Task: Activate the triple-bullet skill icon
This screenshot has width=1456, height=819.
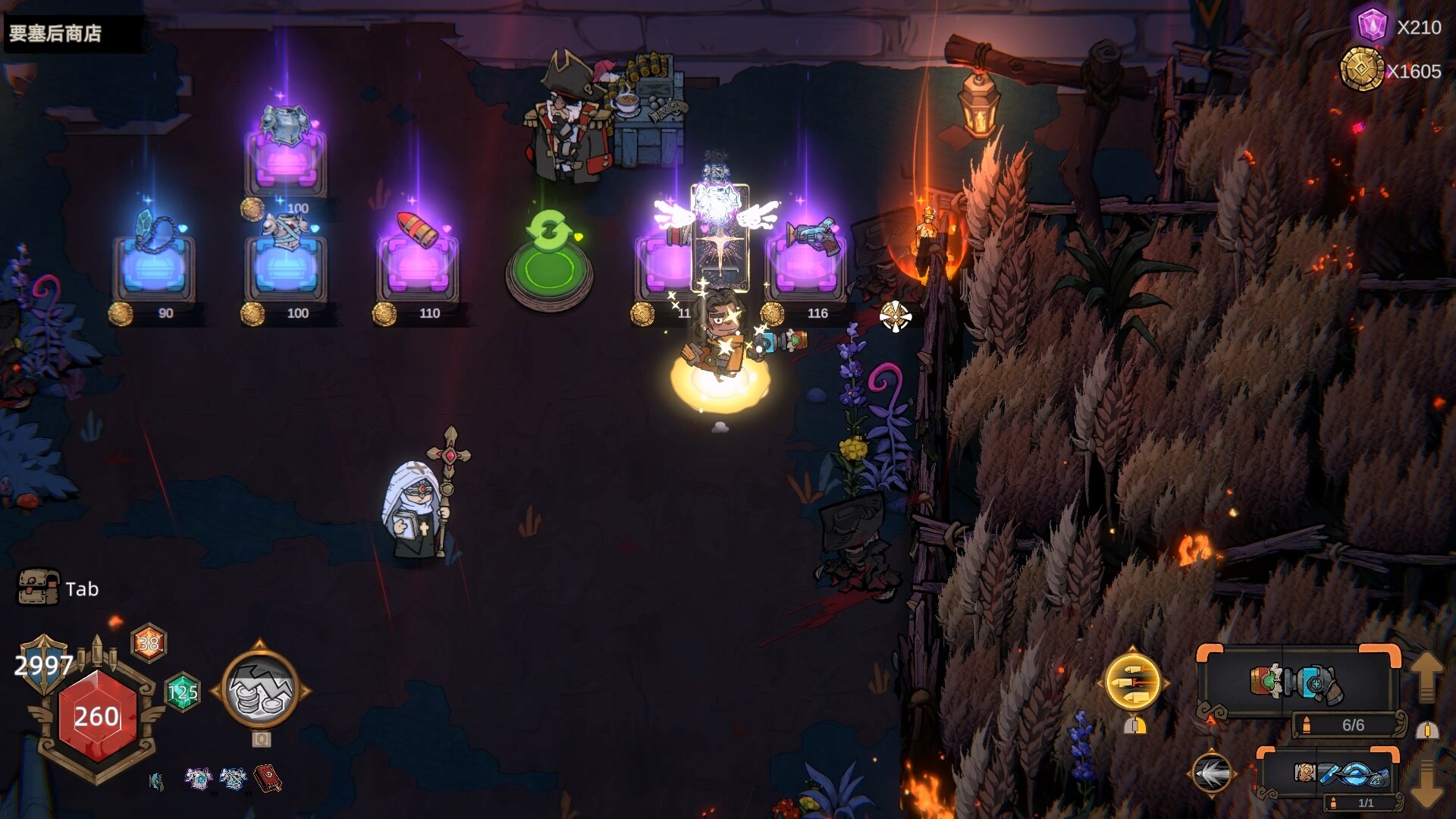Action: (1132, 682)
